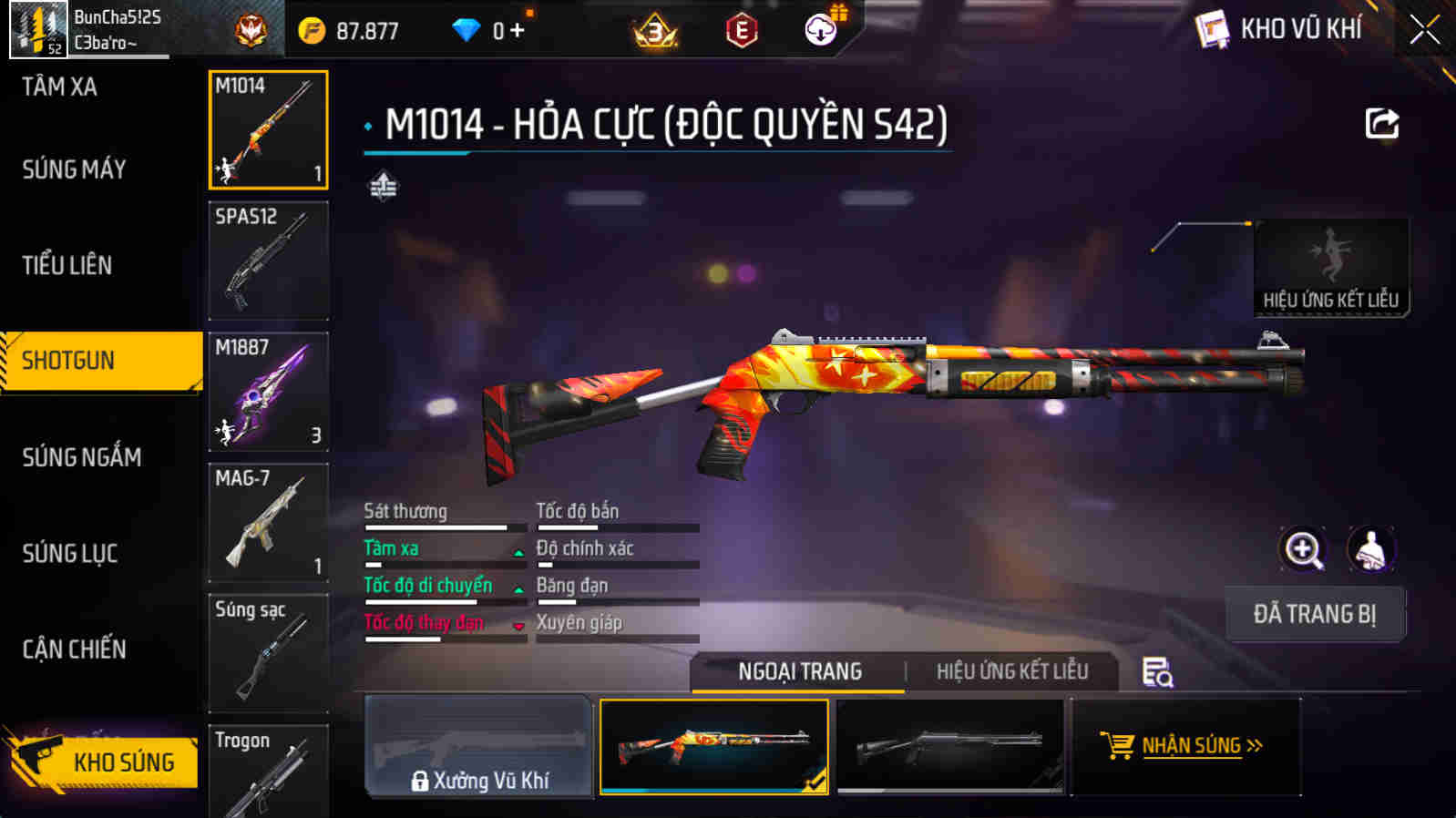Image resolution: width=1456 pixels, height=818 pixels.
Task: Click the ĐÃ TRANG BỊ button
Action: click(1314, 614)
